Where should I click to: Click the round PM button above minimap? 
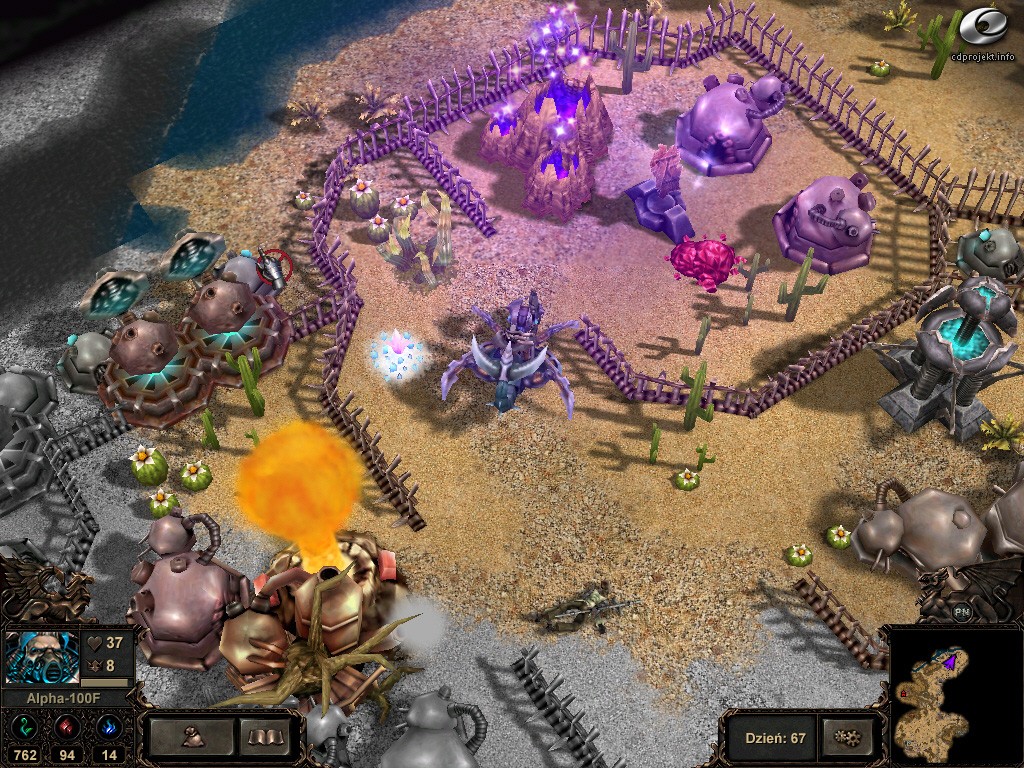point(962,612)
